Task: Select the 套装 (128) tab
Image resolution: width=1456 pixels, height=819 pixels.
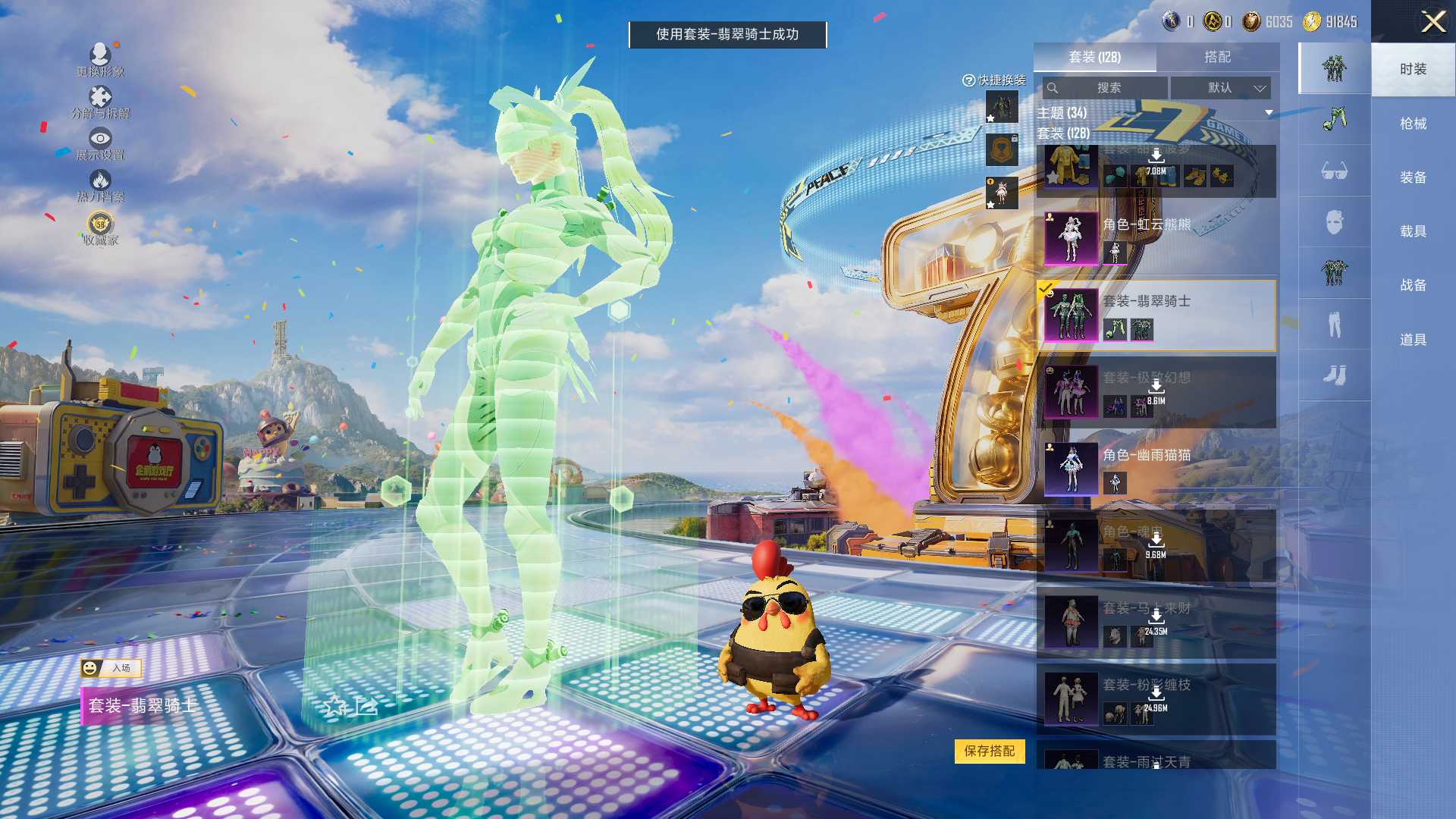Action: tap(1094, 57)
